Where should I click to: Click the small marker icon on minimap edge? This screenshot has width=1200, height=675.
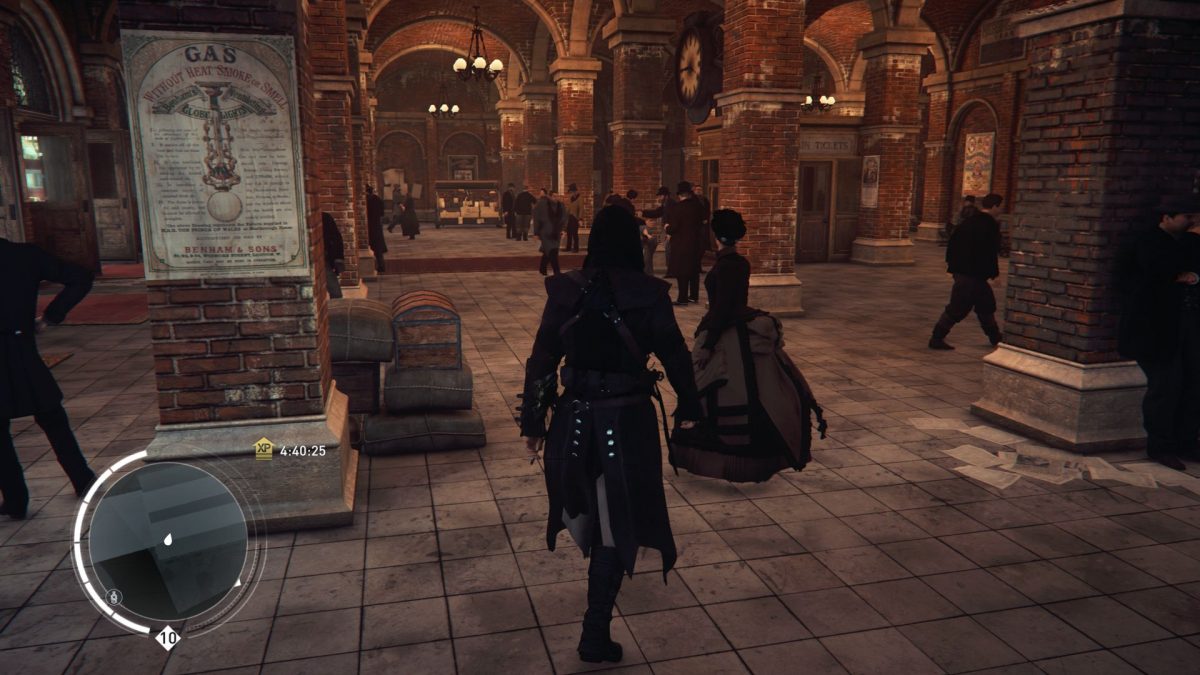pyautogui.click(x=114, y=597)
